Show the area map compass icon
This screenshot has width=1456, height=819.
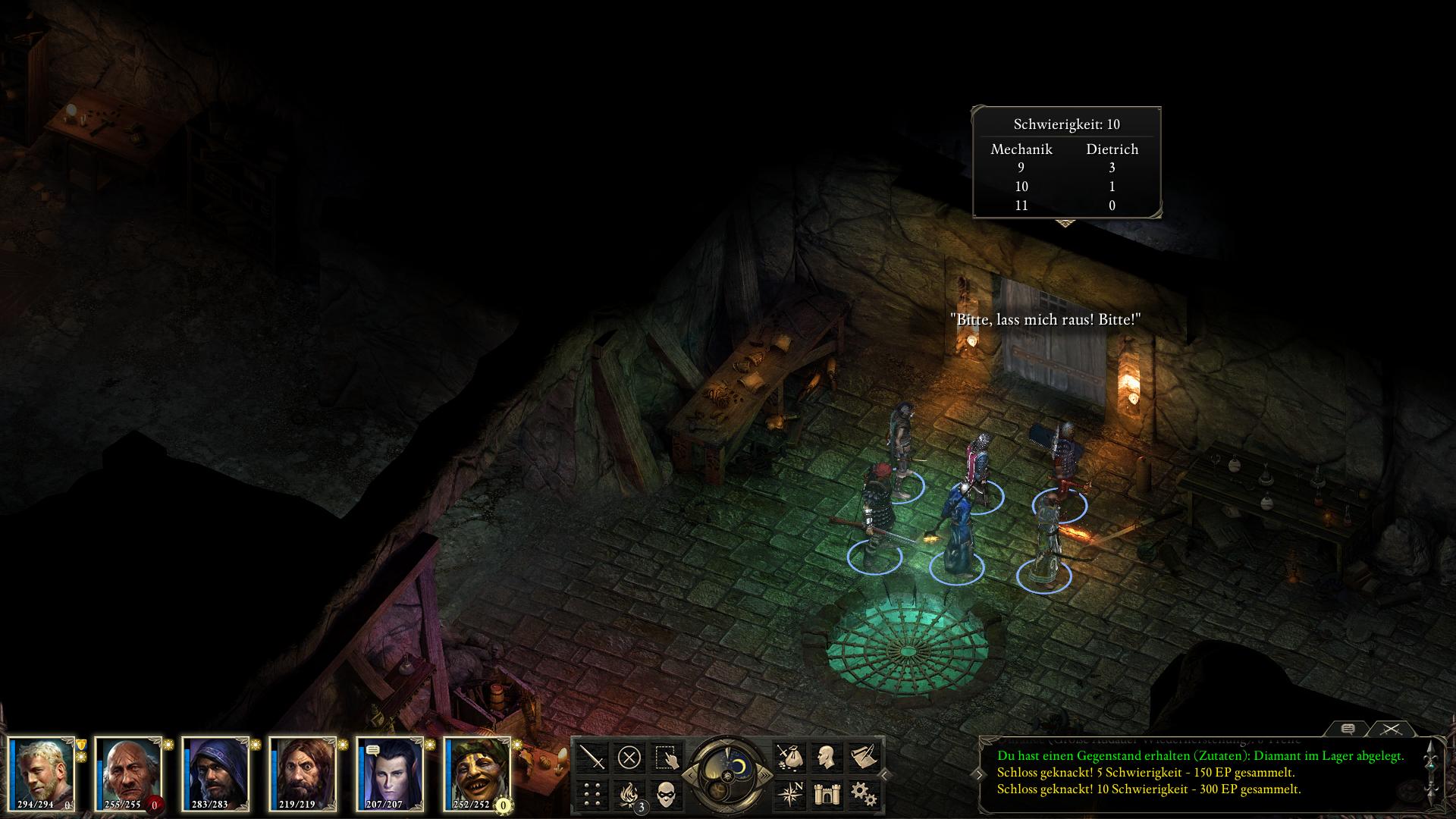coord(789,794)
